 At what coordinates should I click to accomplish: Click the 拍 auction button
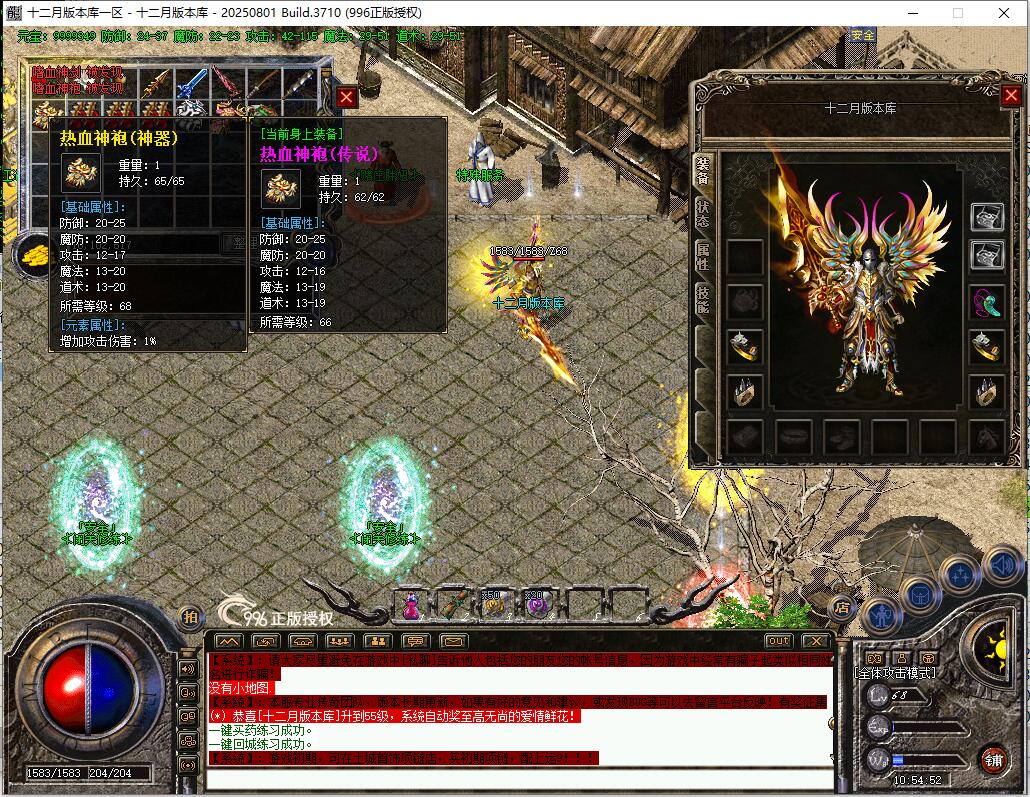189,617
